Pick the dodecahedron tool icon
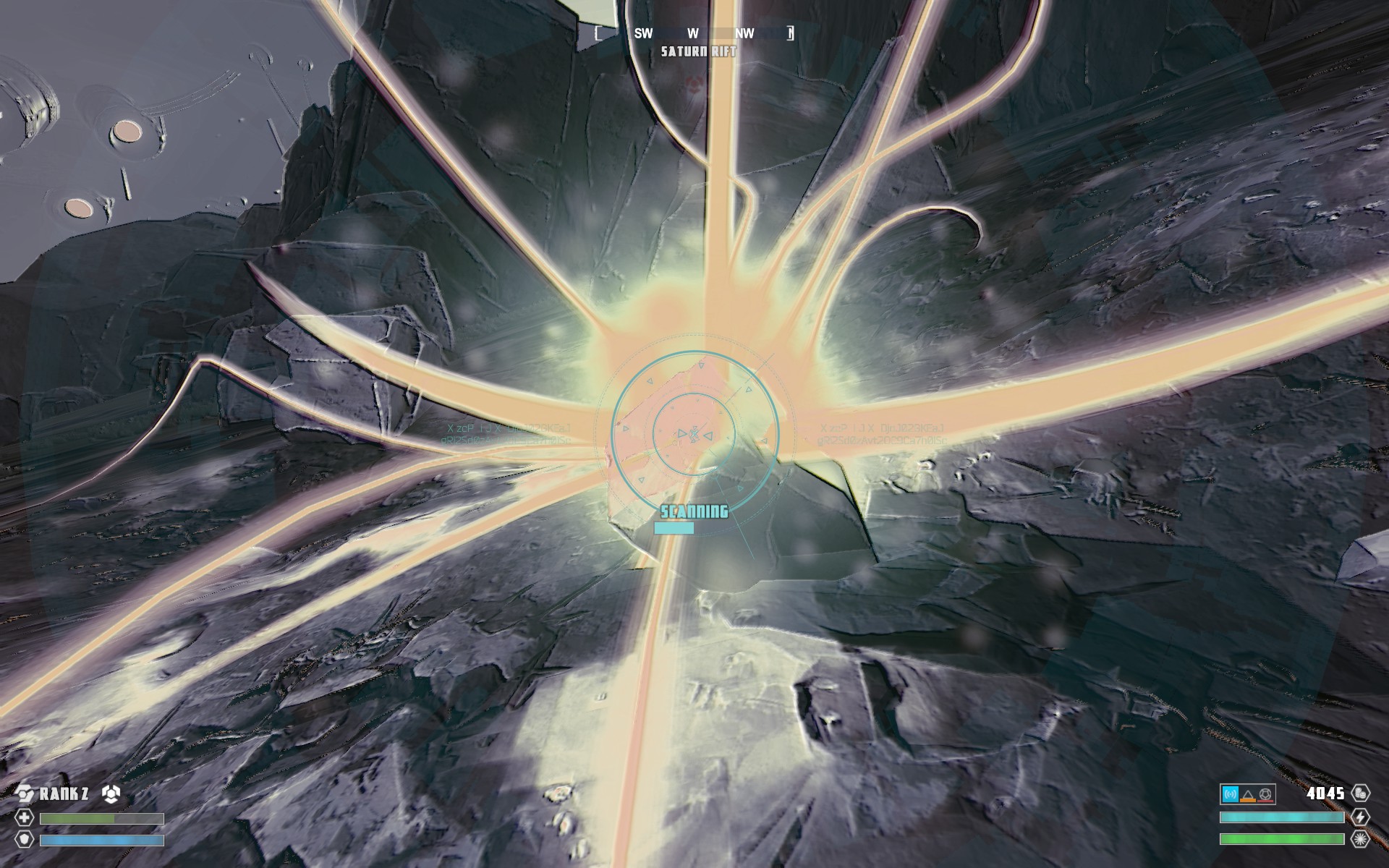This screenshot has height=868, width=1389. point(1265,794)
